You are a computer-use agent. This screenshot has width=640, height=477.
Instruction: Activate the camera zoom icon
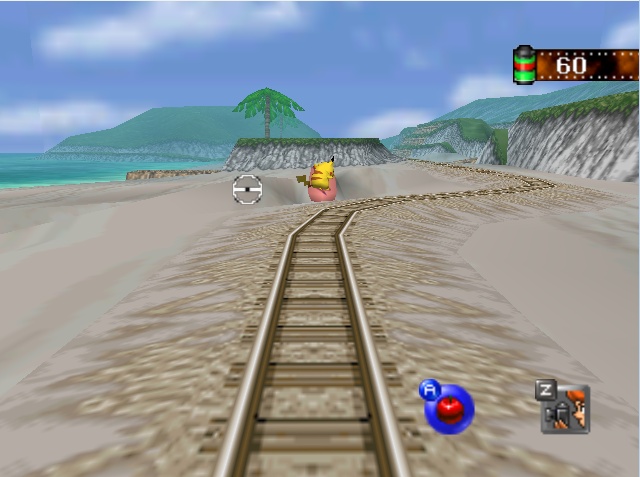[x=566, y=409]
